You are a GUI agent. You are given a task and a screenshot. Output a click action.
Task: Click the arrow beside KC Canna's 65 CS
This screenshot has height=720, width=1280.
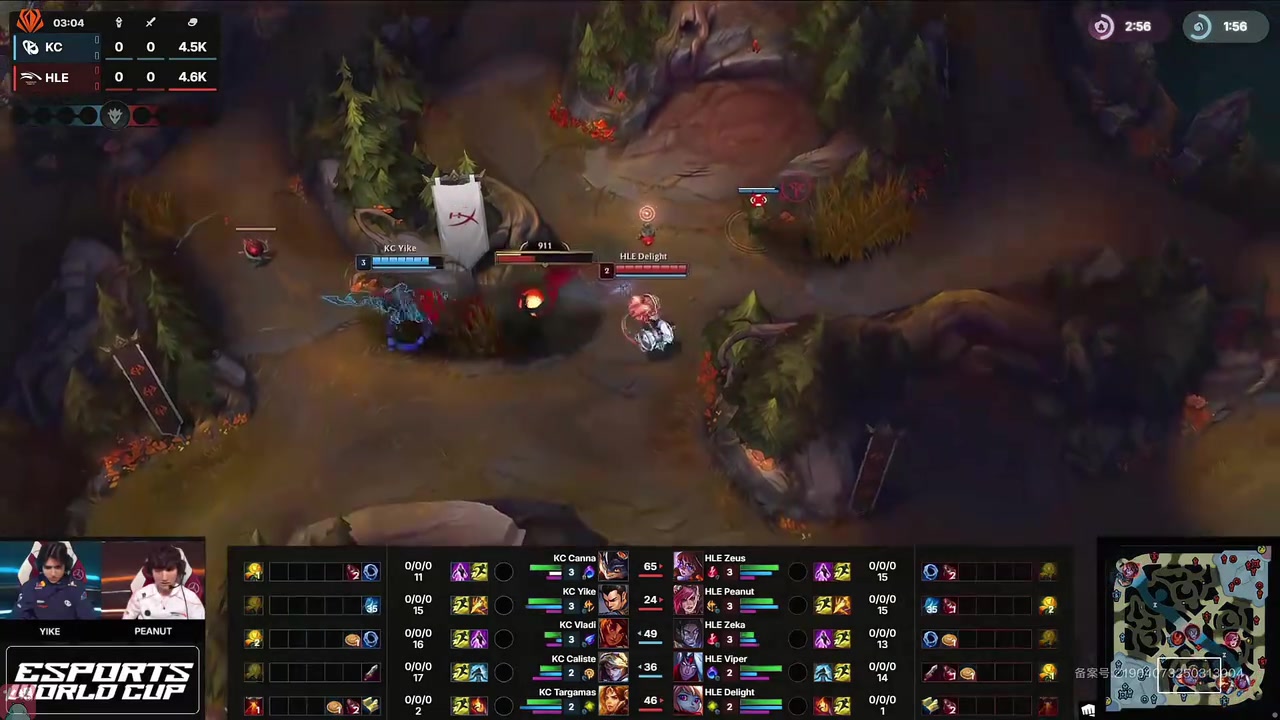click(x=661, y=566)
